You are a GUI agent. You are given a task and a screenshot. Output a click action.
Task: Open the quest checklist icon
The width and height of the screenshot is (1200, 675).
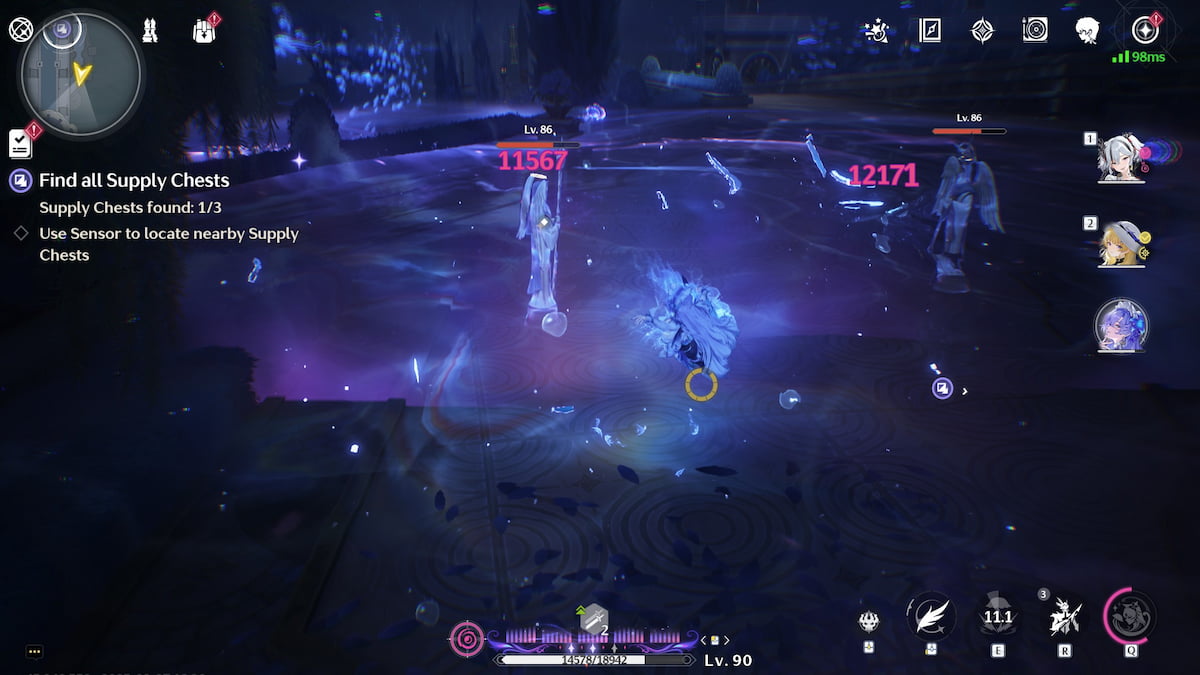pyautogui.click(x=20, y=143)
